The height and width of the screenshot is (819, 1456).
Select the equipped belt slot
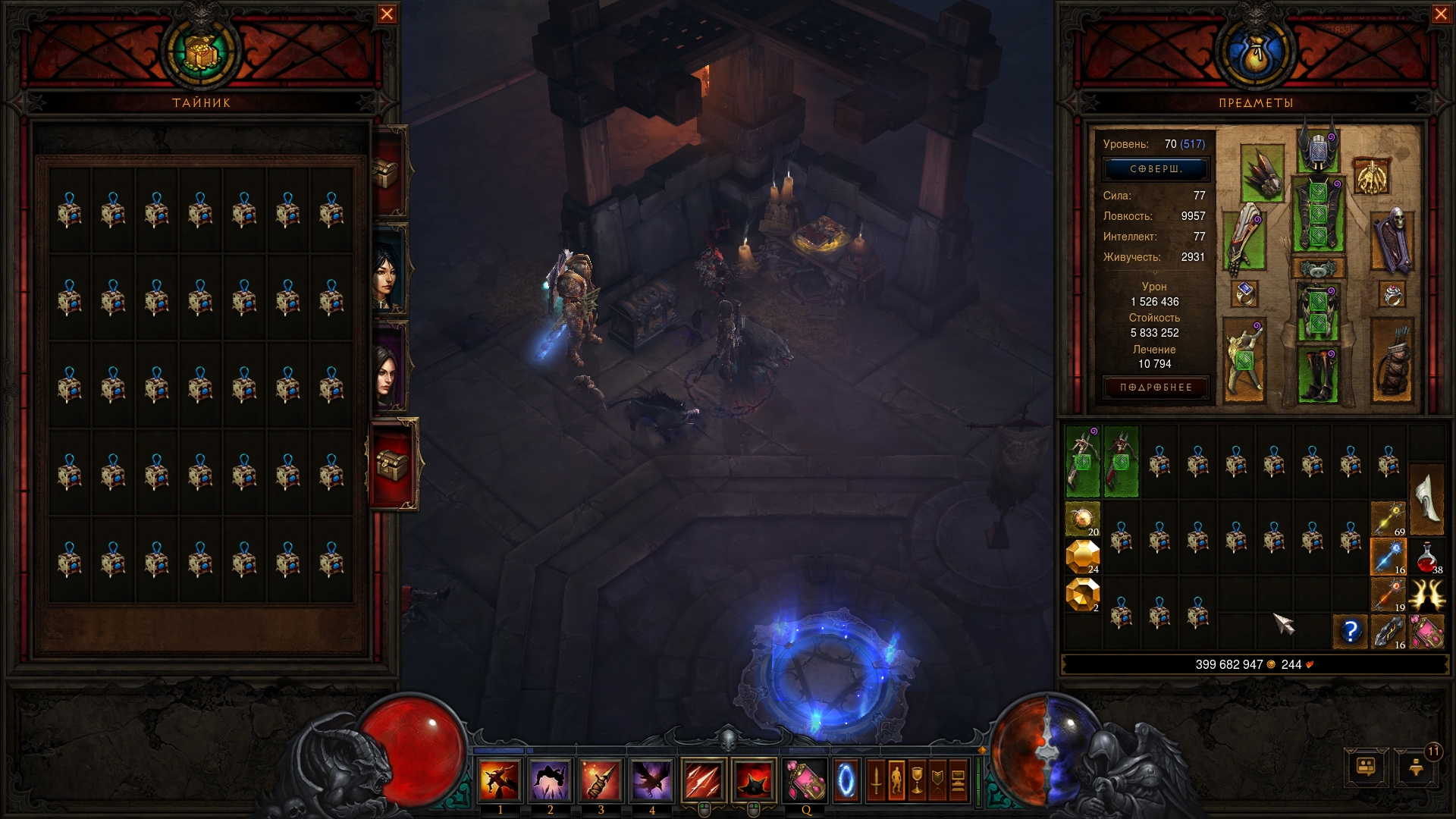1318,268
